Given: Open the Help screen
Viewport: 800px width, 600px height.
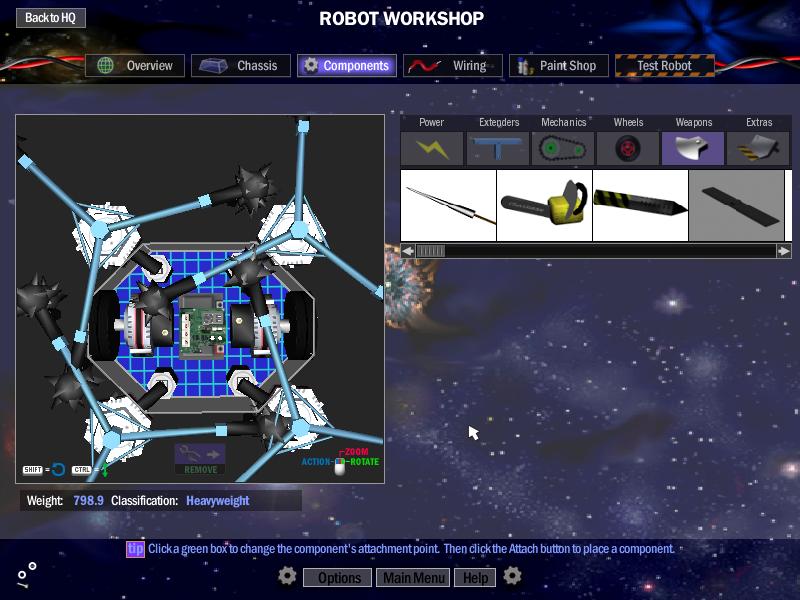Looking at the screenshot, I should pos(475,577).
